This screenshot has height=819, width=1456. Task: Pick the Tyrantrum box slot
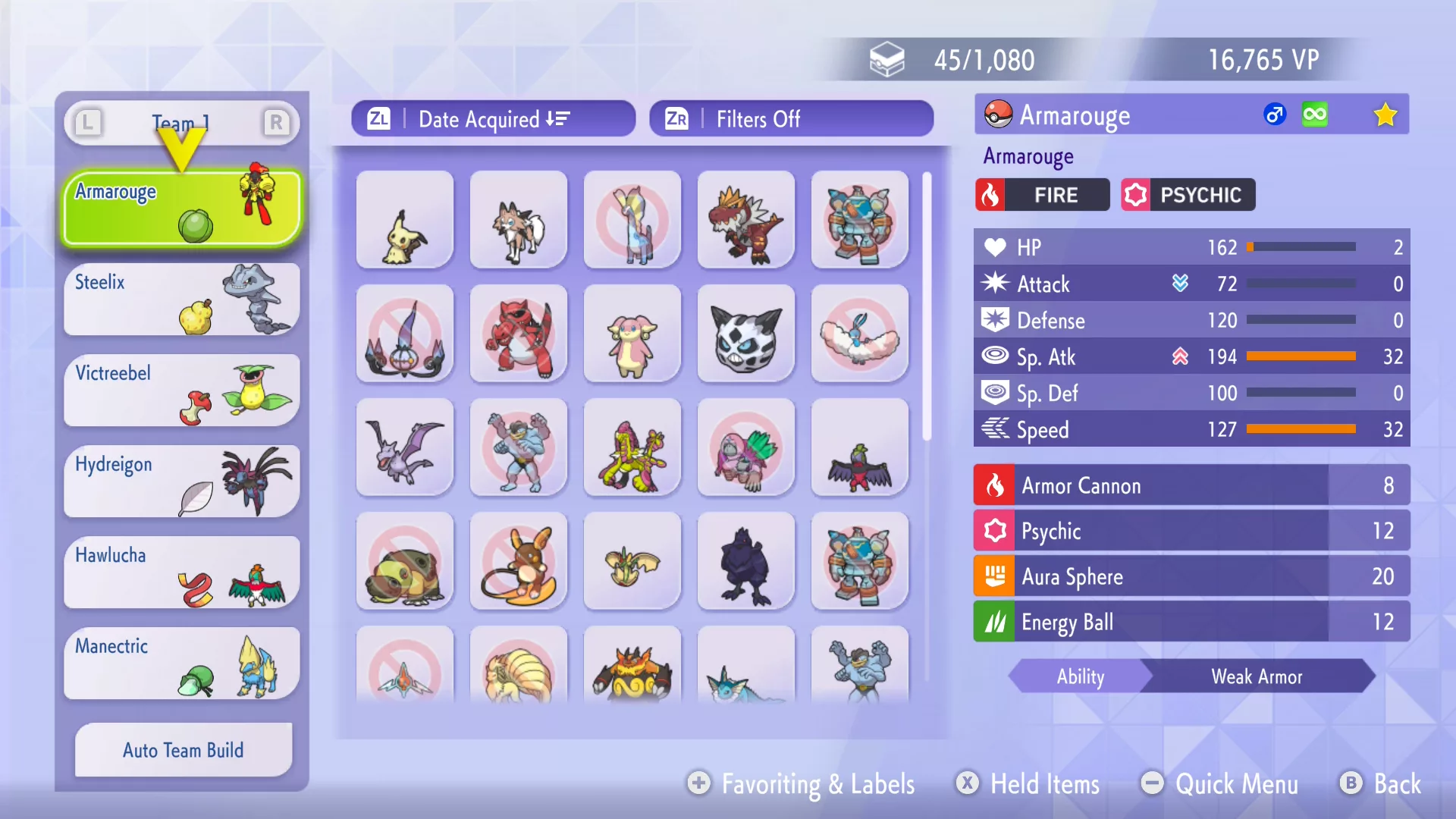(x=746, y=220)
